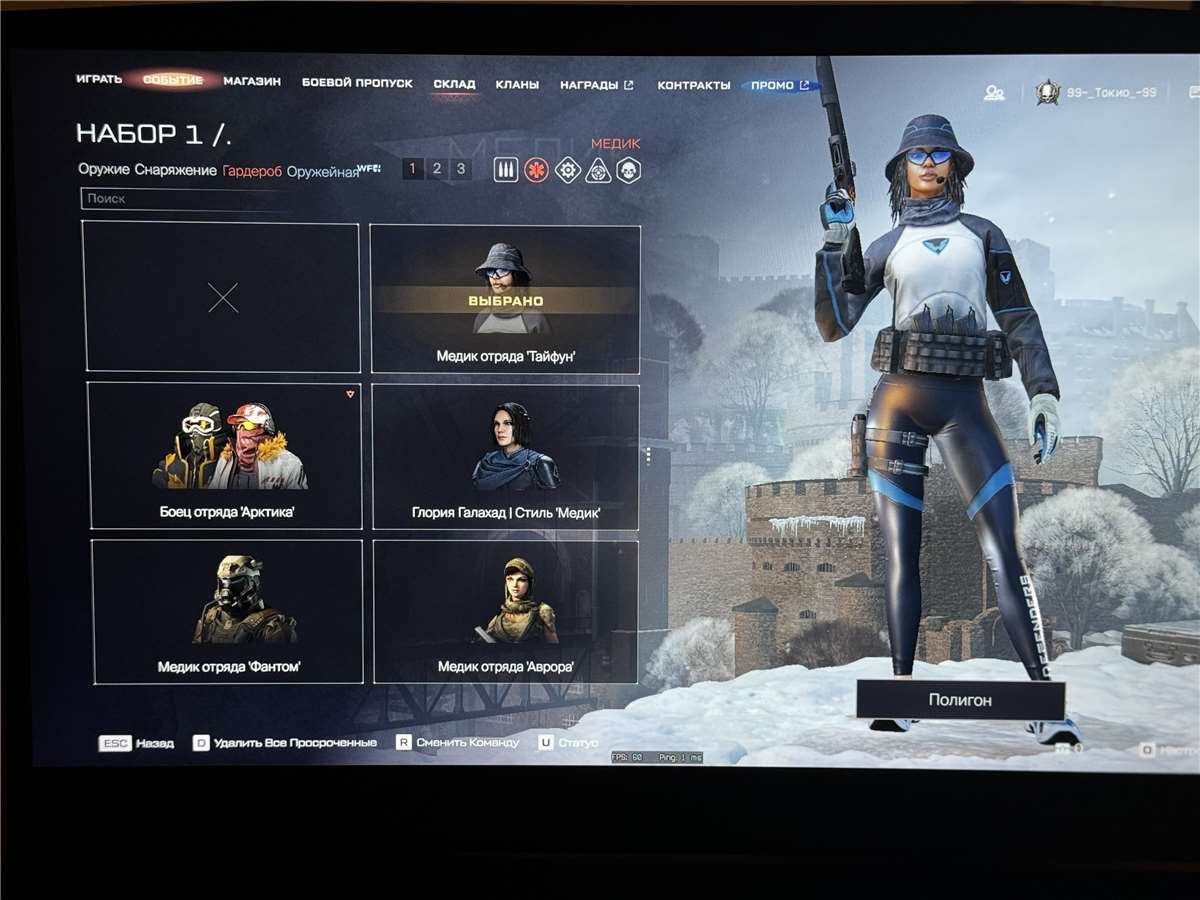Choose the skull-icon class
The image size is (1200, 900).
click(x=628, y=170)
